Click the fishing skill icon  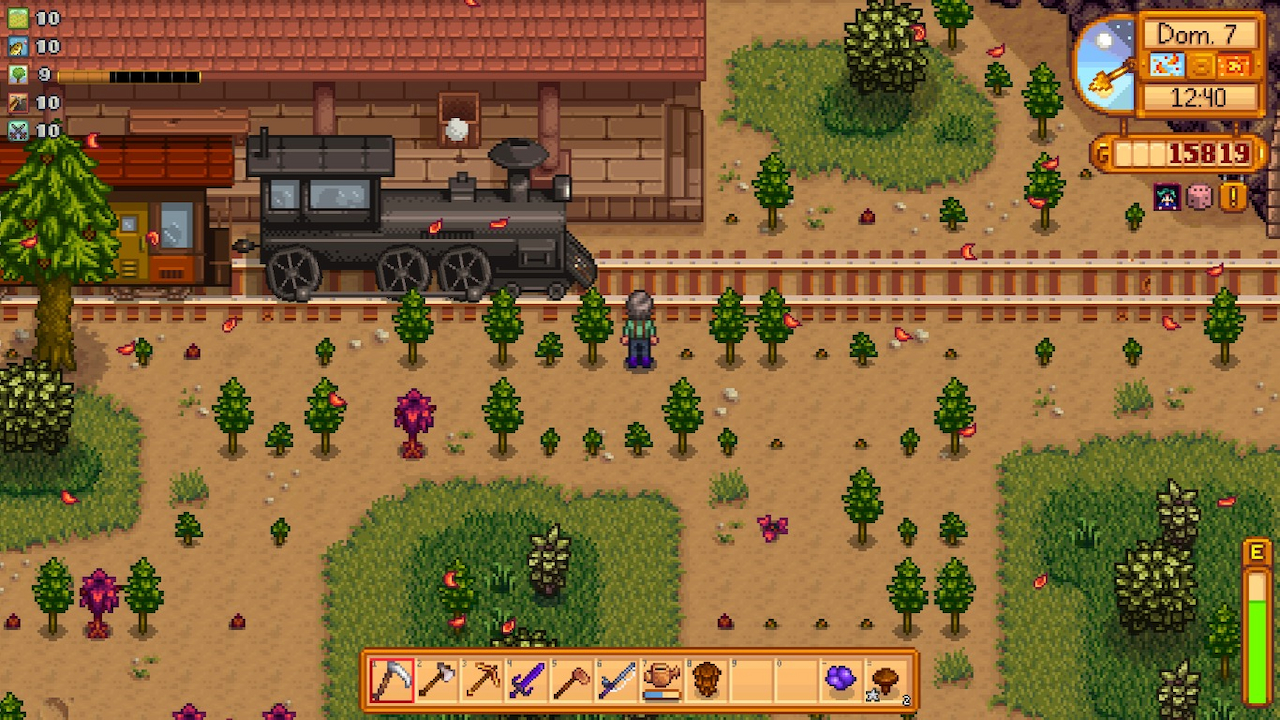[x=18, y=46]
